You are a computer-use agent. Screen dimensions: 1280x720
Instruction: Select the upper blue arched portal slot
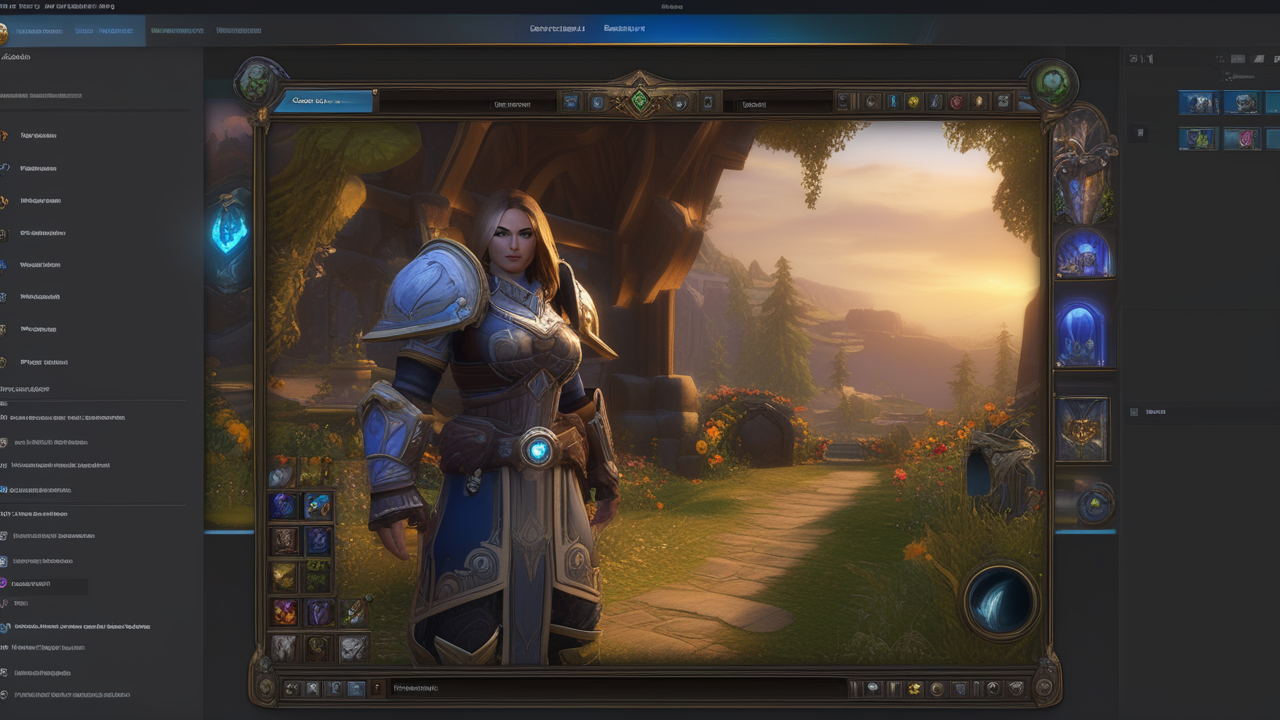pos(1083,254)
